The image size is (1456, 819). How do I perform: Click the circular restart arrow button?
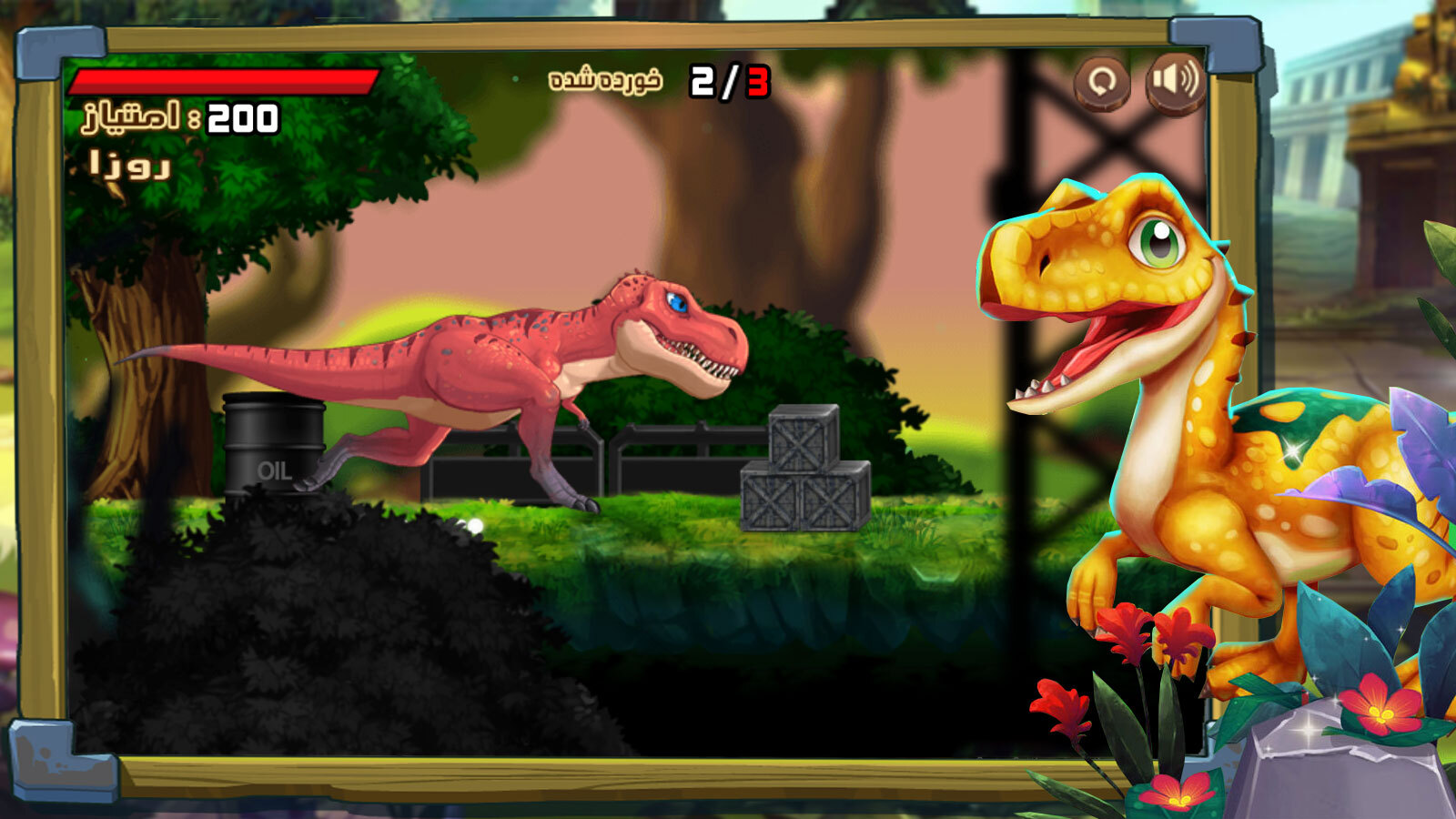(1102, 82)
